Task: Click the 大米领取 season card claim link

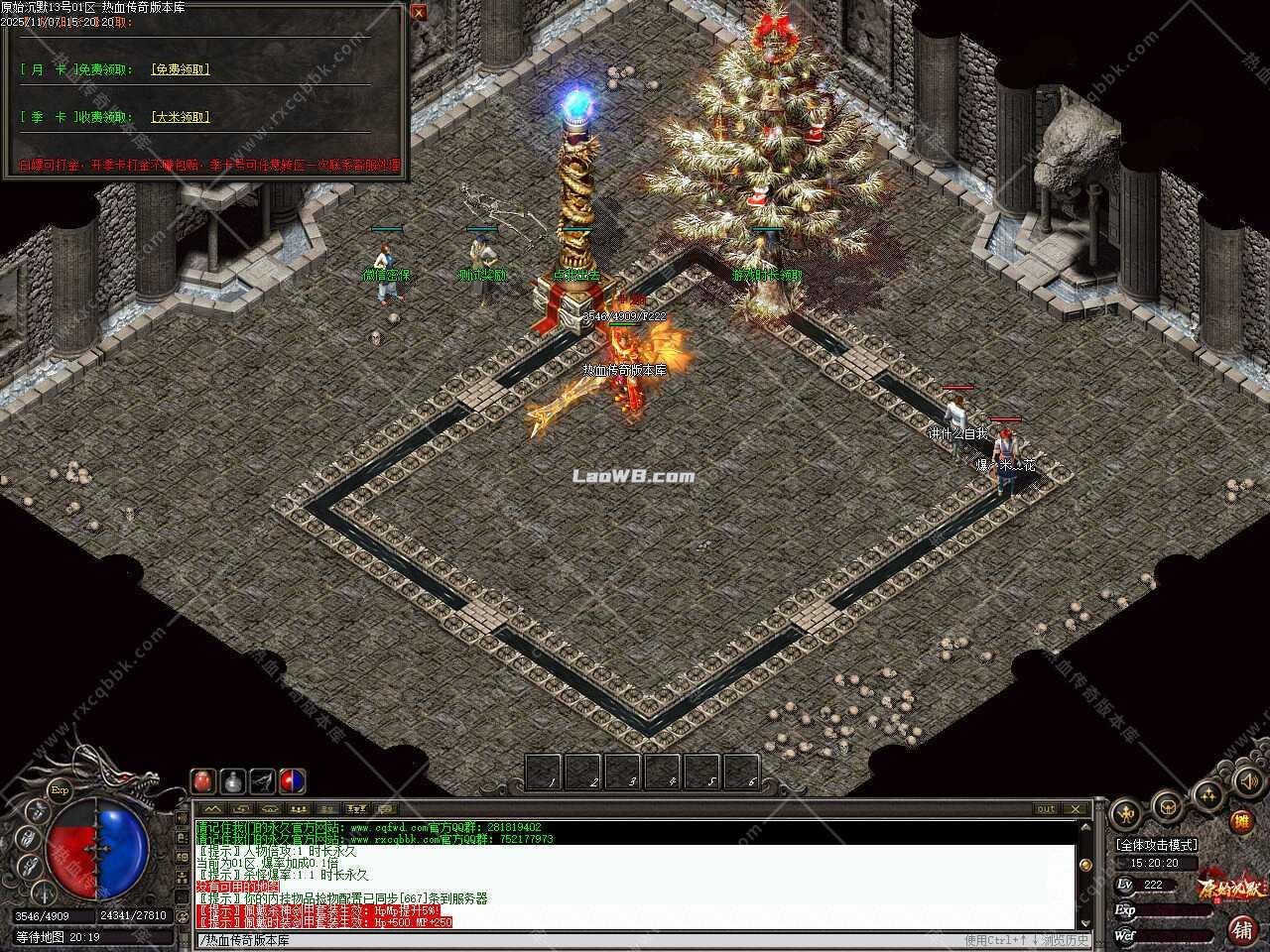Action: [179, 116]
